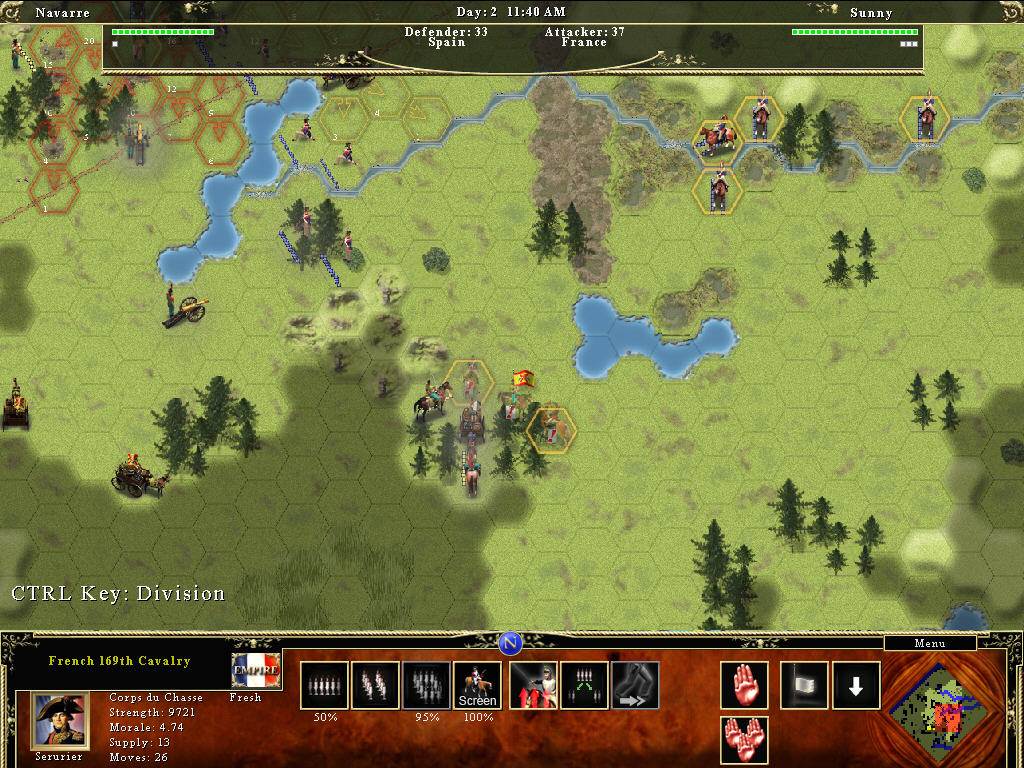Viewport: 1024px width, 768px height.
Task: Click the blue N compass emblem
Action: [x=511, y=643]
